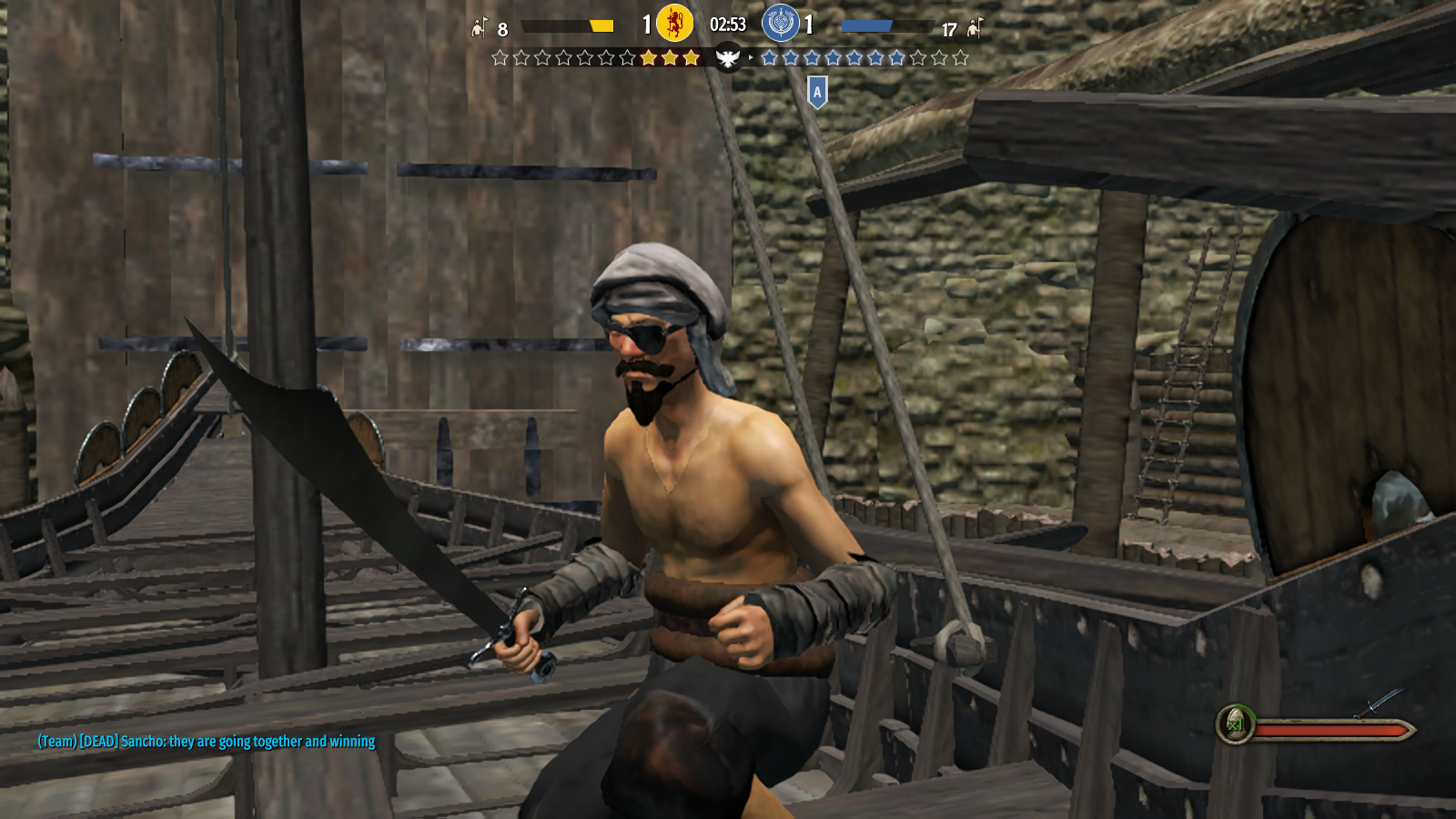The width and height of the screenshot is (1456, 819).
Task: Click the eagle morale icon
Action: pyautogui.click(x=728, y=59)
